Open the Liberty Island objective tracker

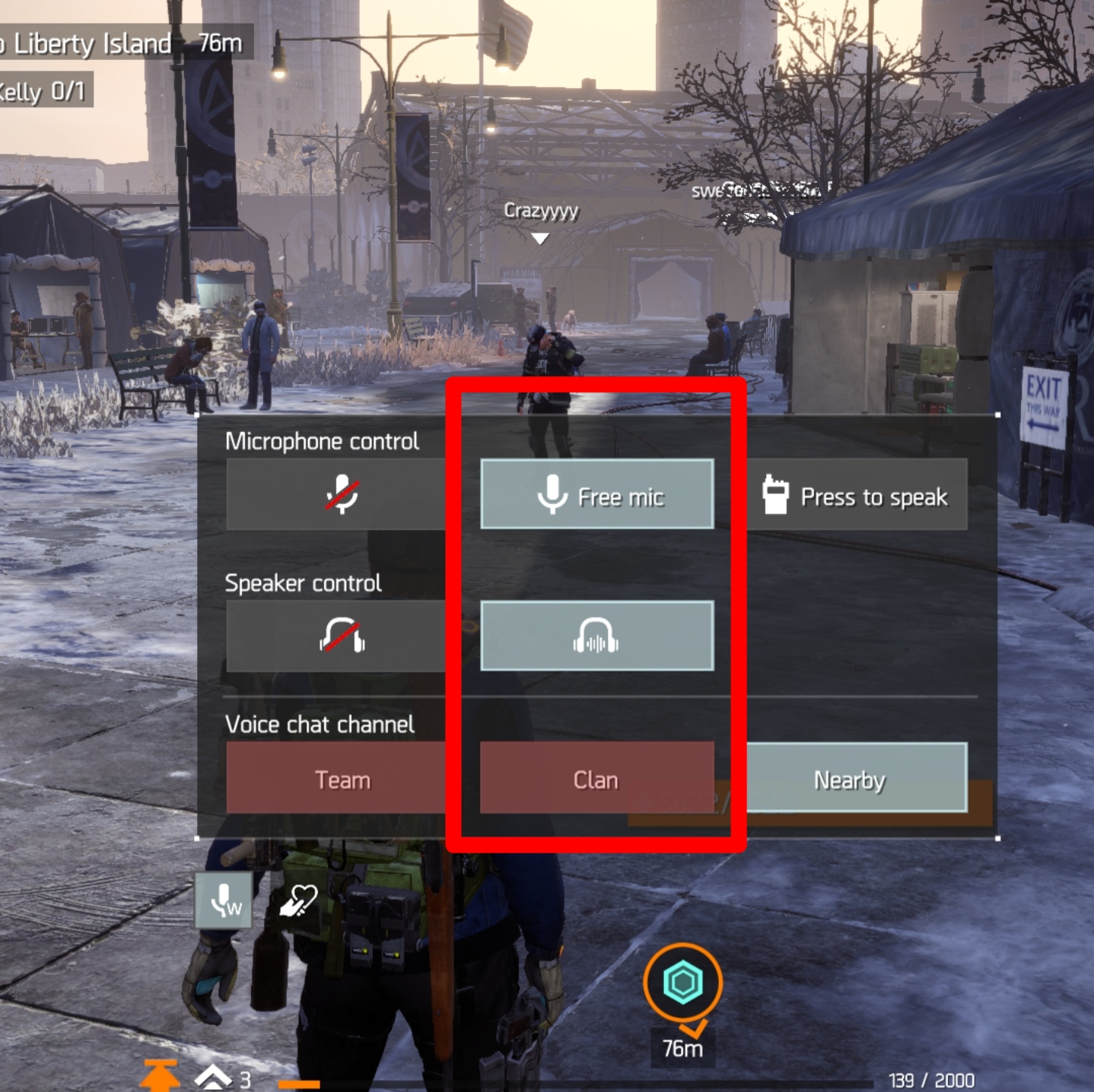pyautogui.click(x=122, y=43)
